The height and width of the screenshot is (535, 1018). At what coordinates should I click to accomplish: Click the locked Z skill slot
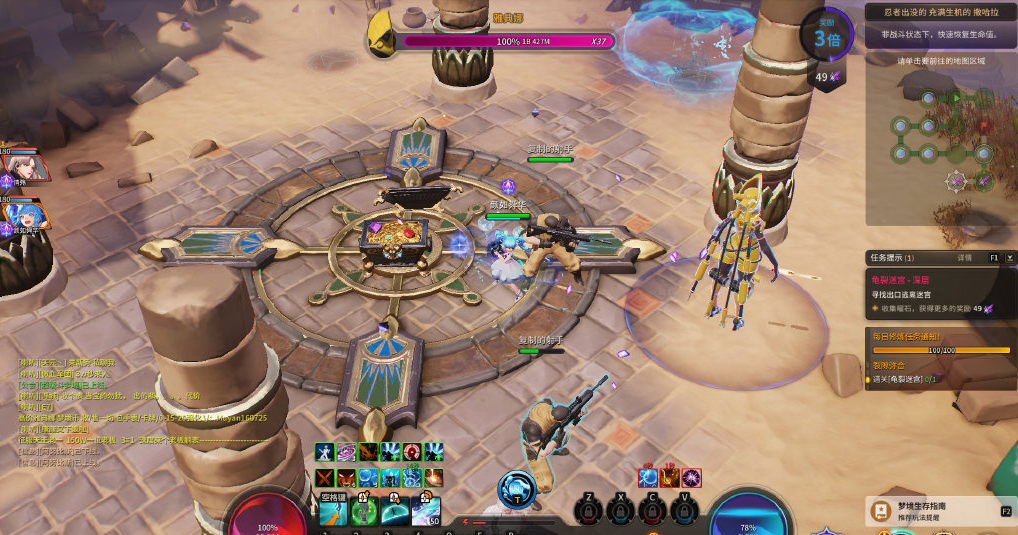(x=591, y=511)
